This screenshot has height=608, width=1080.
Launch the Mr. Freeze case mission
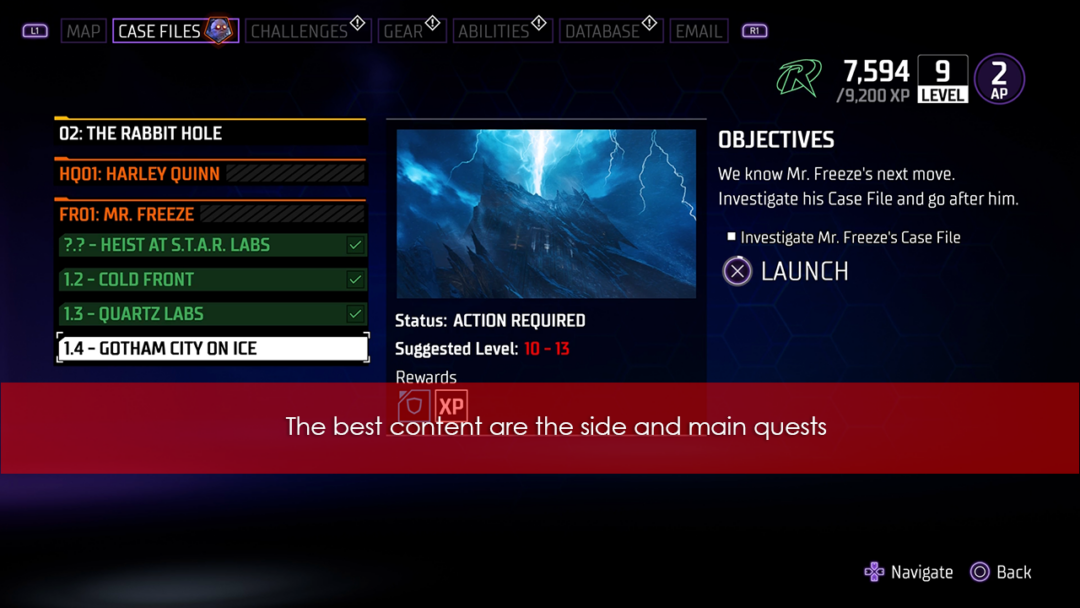point(786,271)
